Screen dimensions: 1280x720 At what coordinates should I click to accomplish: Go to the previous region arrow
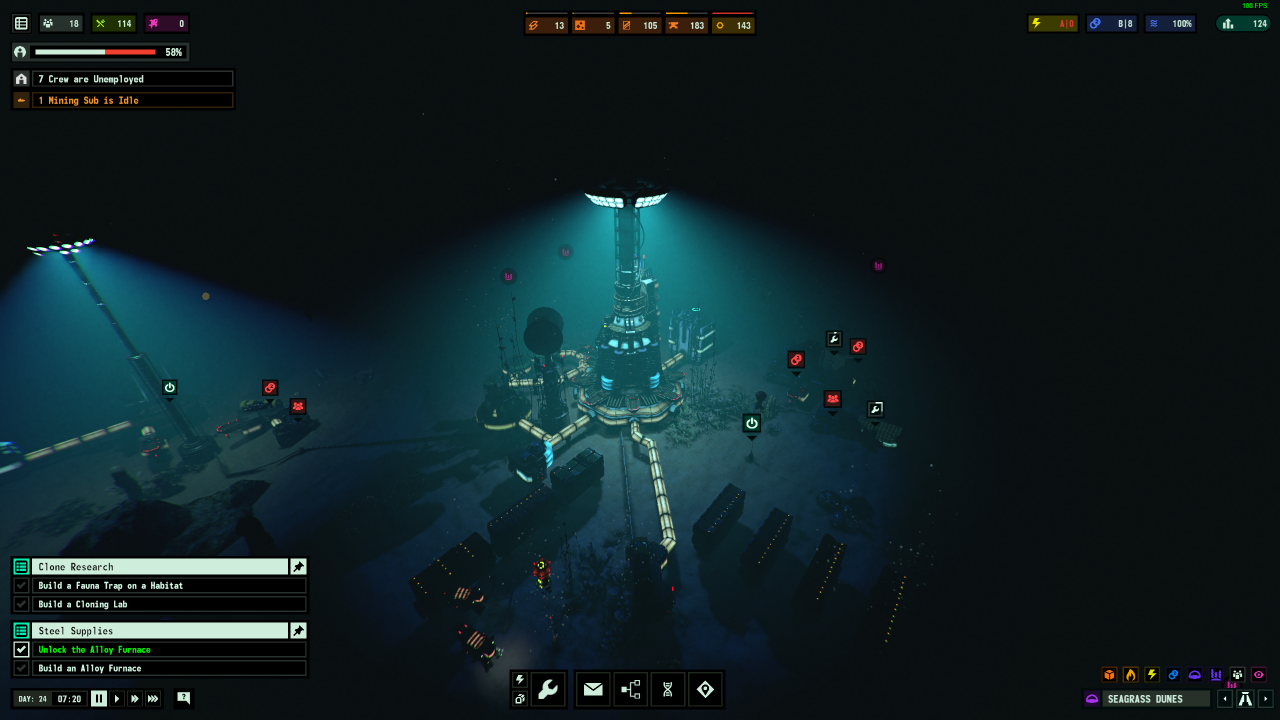pyautogui.click(x=1225, y=699)
